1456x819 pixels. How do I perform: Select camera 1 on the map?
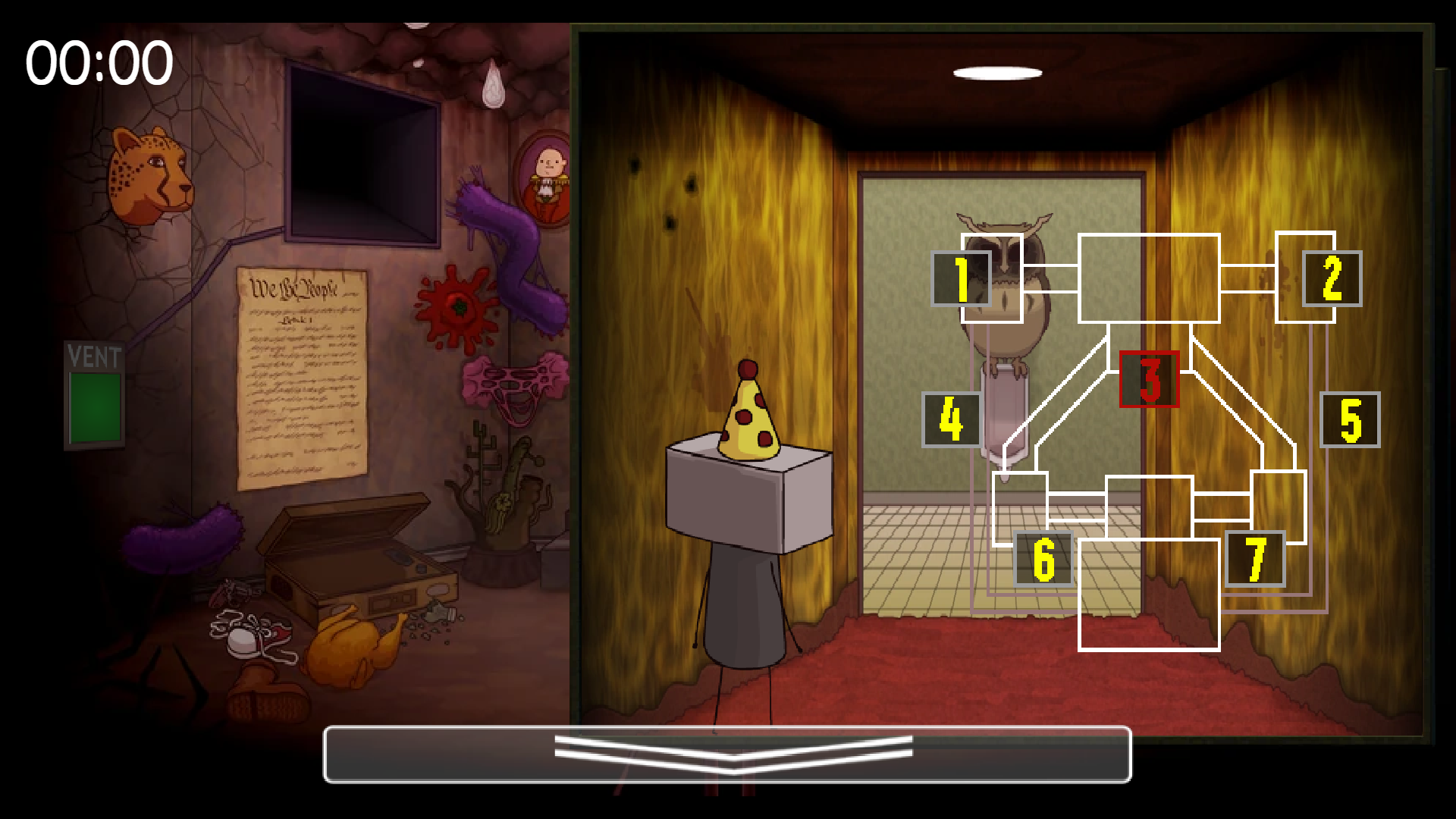click(x=961, y=279)
